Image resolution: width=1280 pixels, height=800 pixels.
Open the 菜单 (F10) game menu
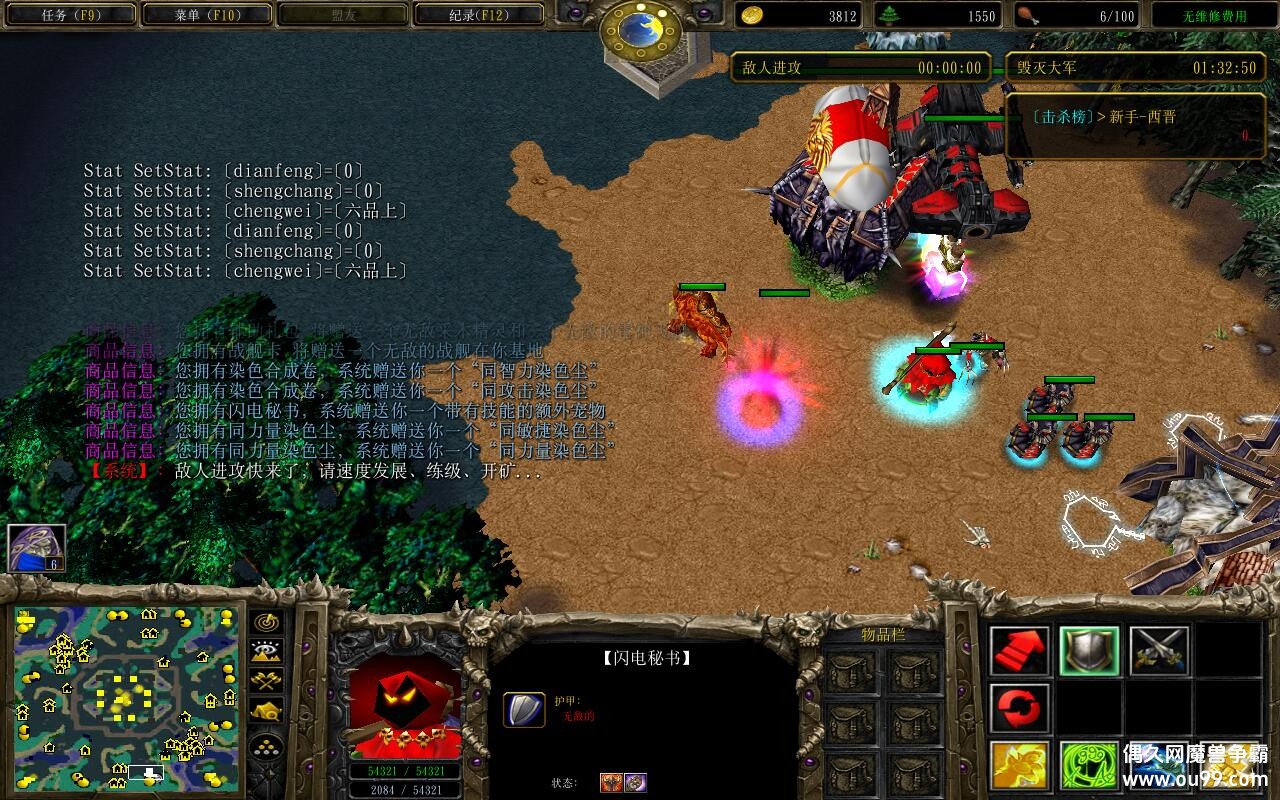pos(207,15)
